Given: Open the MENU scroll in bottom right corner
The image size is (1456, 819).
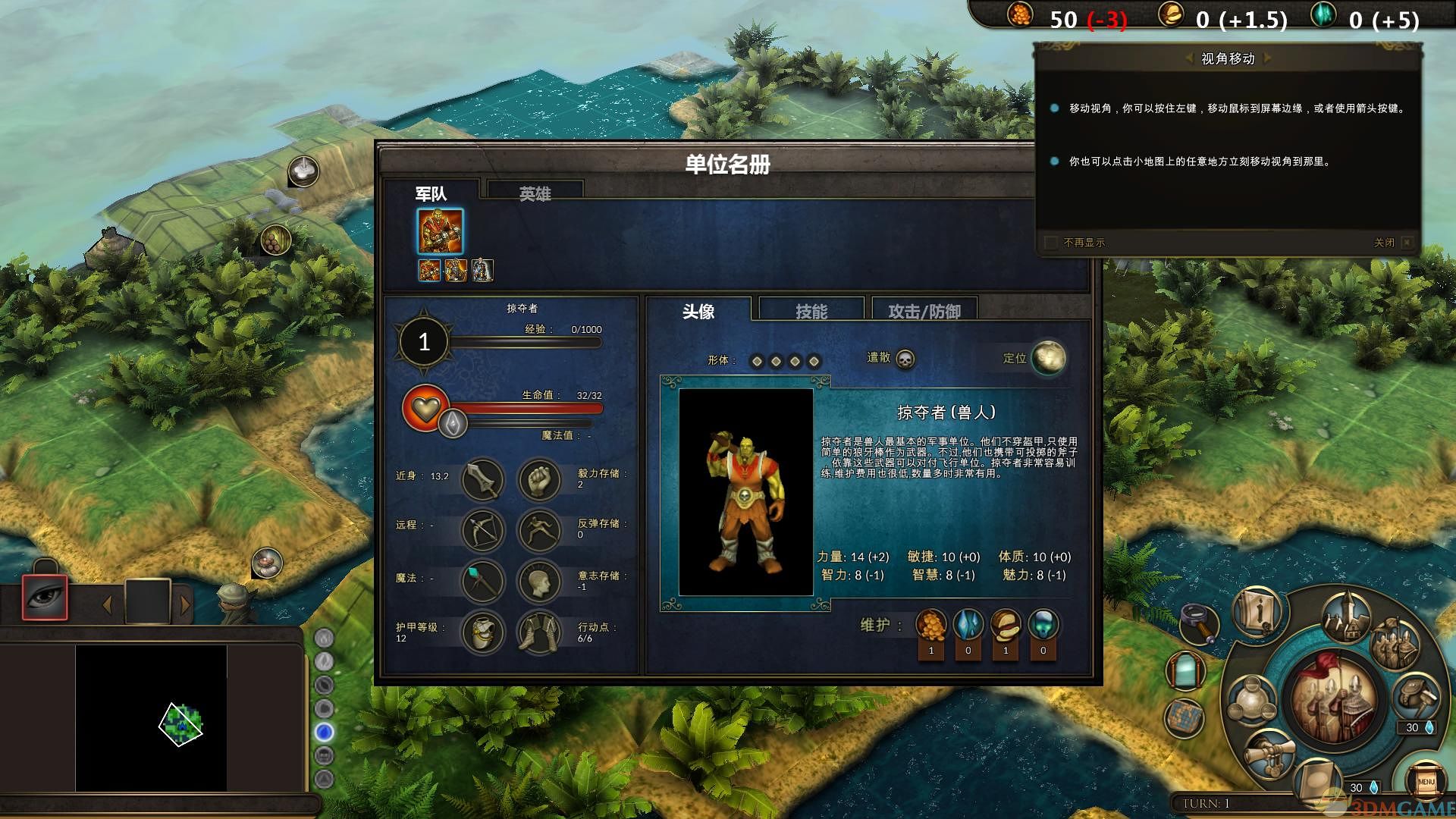Looking at the screenshot, I should pyautogui.click(x=1428, y=782).
